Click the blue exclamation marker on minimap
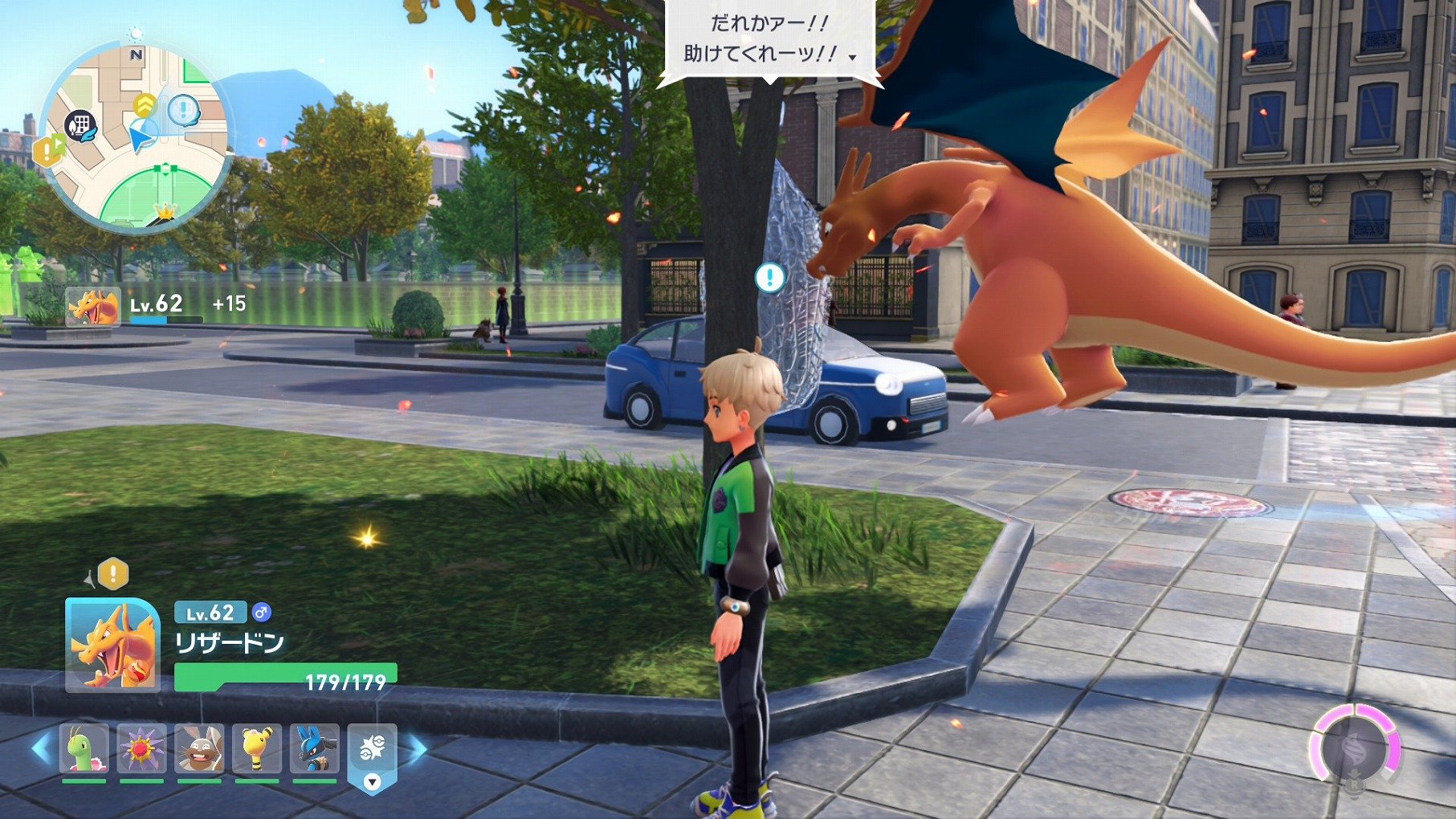Screen dimensions: 1456x819 pos(184,109)
